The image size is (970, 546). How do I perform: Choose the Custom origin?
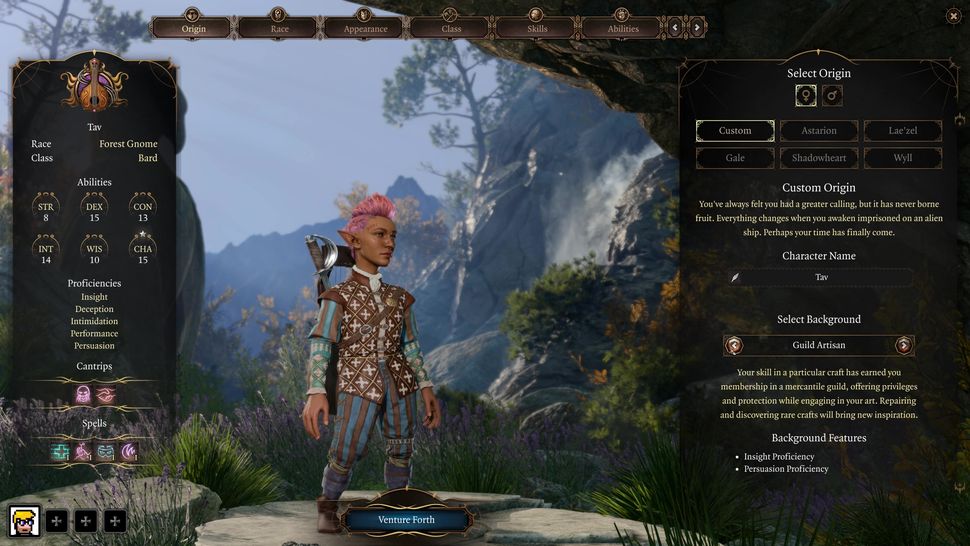point(735,131)
